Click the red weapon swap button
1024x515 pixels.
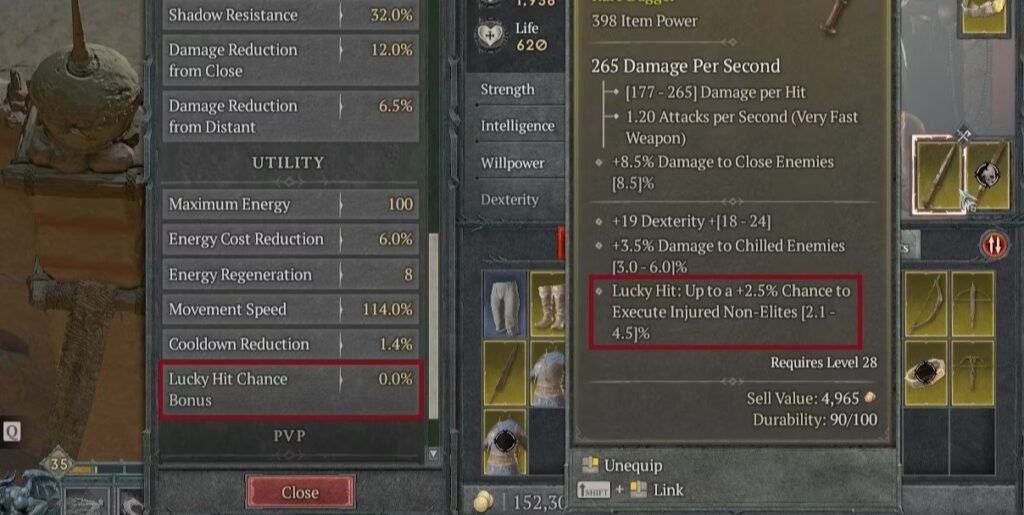click(x=993, y=244)
